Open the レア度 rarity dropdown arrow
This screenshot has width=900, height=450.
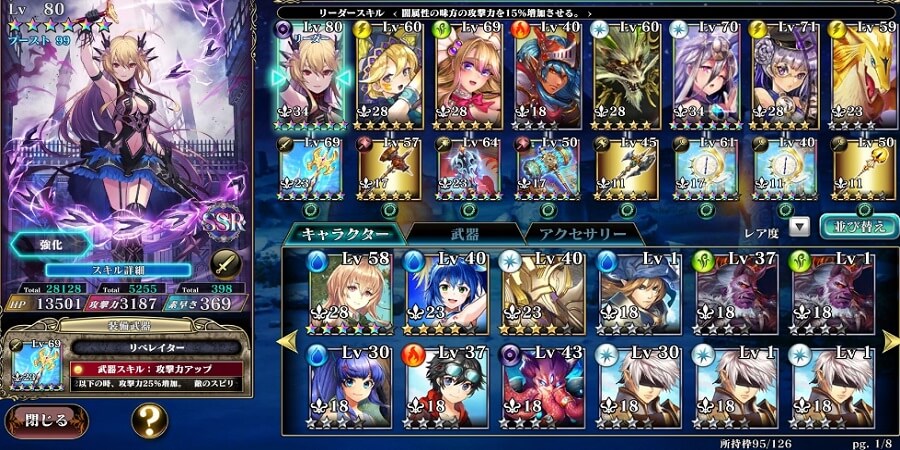(x=799, y=227)
